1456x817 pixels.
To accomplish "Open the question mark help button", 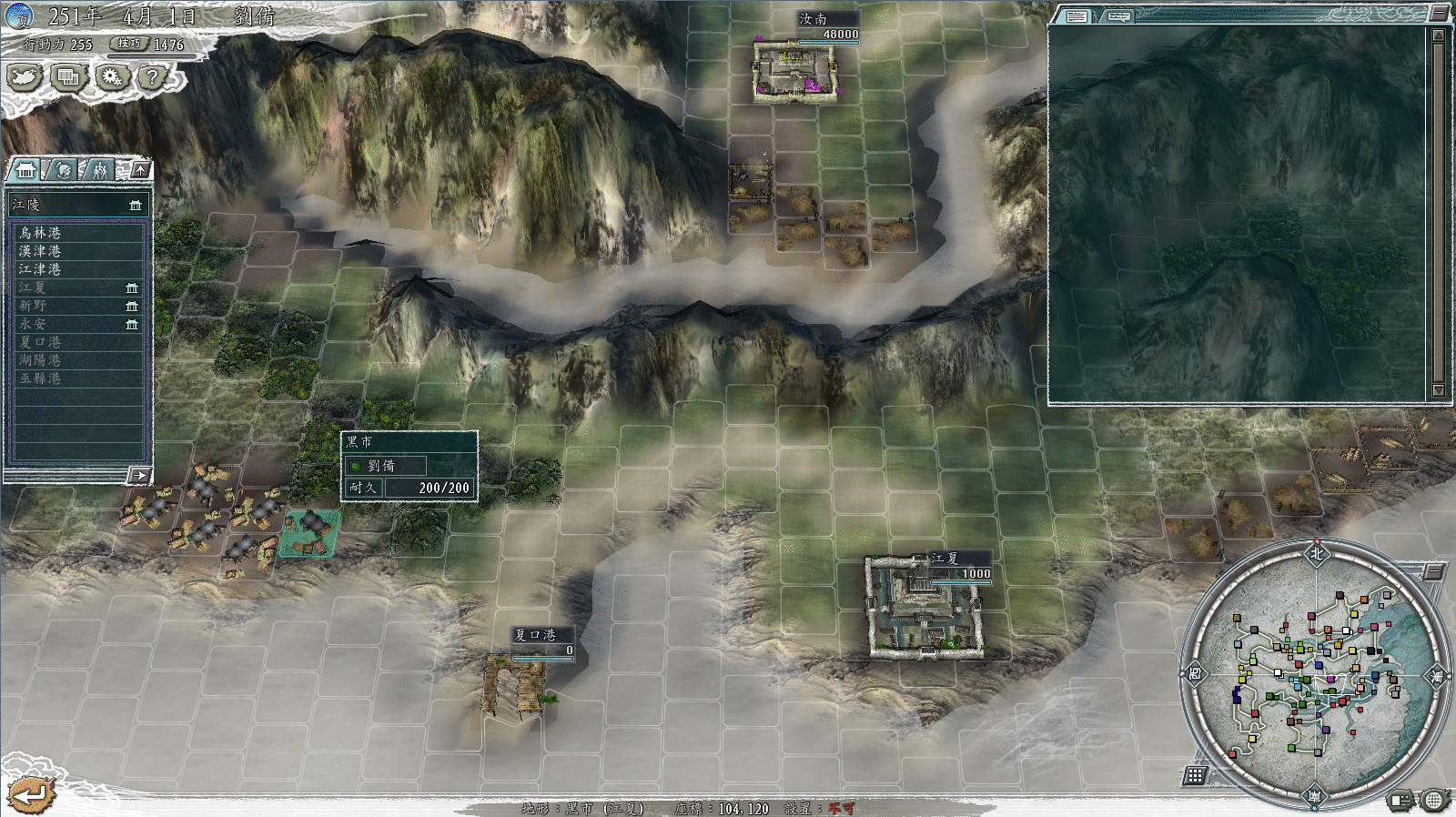I will pos(153,78).
